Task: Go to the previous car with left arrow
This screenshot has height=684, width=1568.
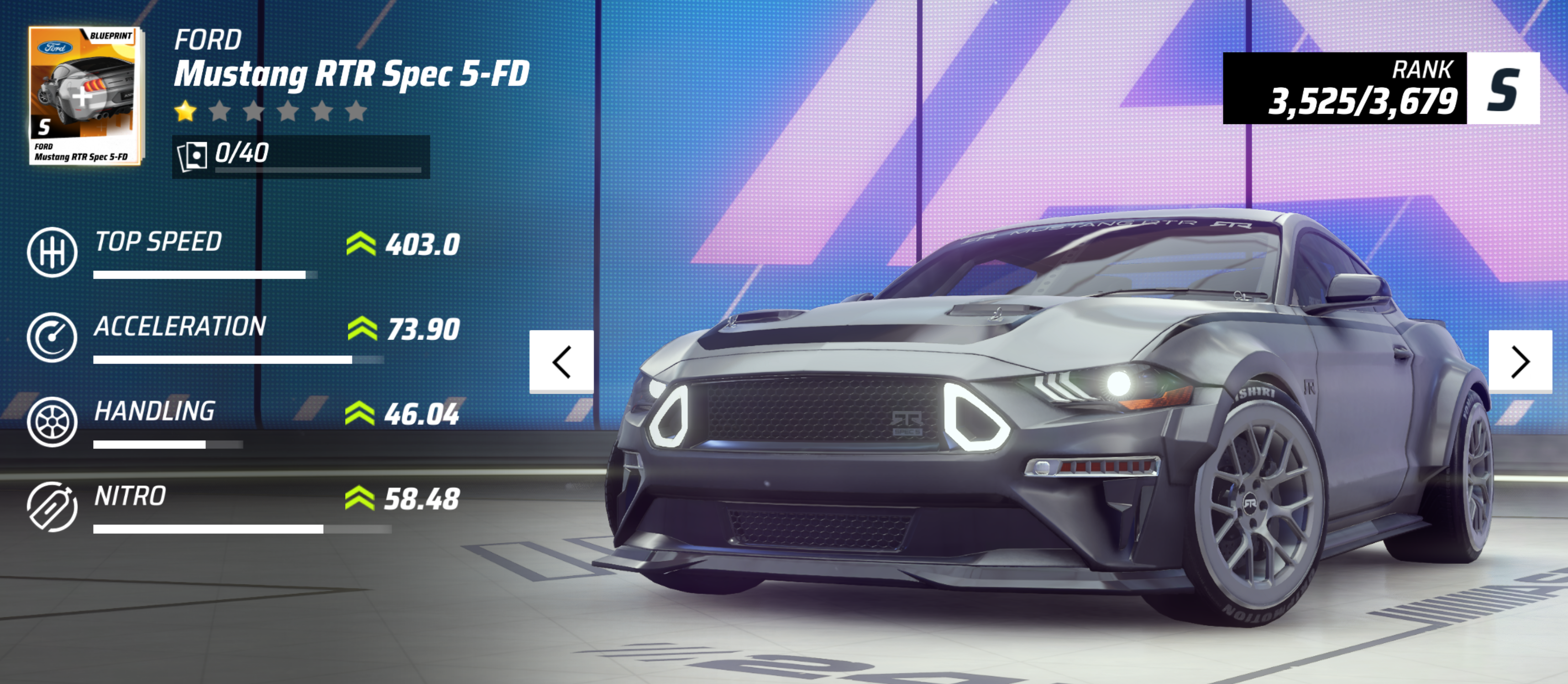Action: (561, 362)
